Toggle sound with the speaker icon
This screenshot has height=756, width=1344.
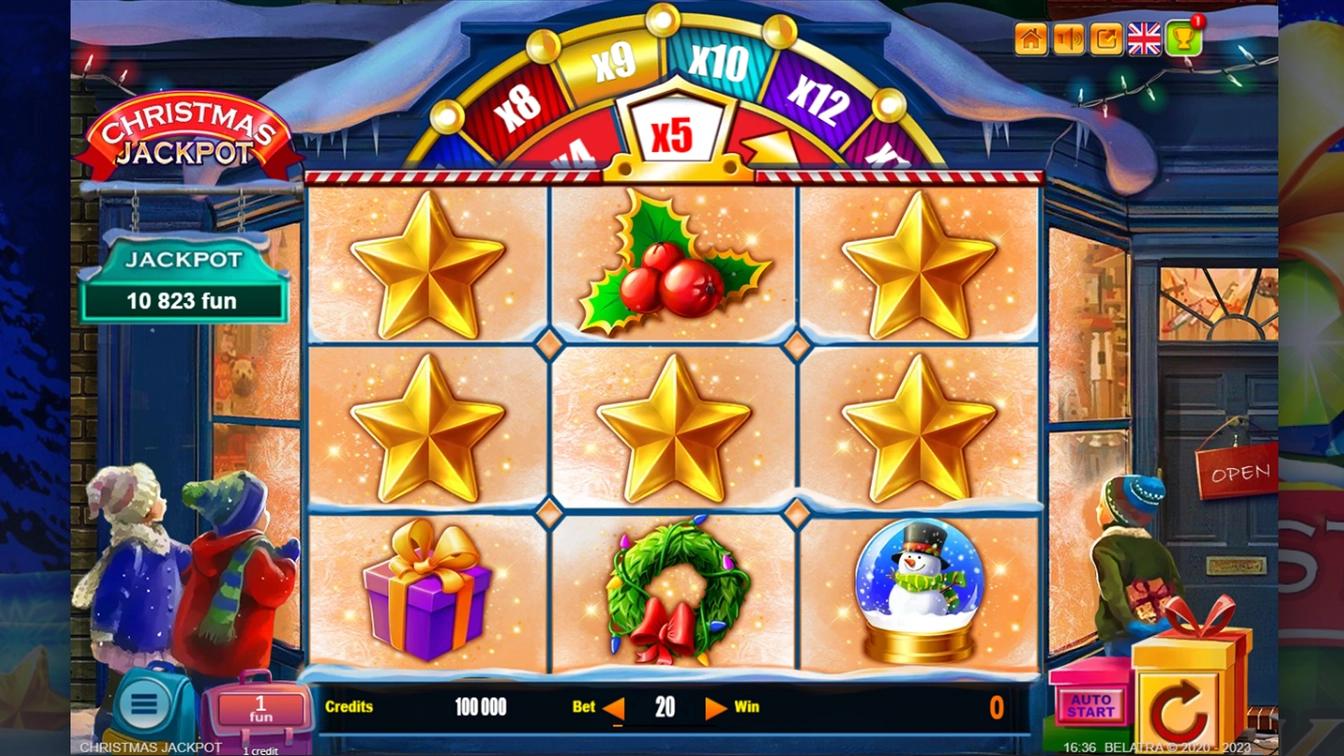click(1069, 39)
